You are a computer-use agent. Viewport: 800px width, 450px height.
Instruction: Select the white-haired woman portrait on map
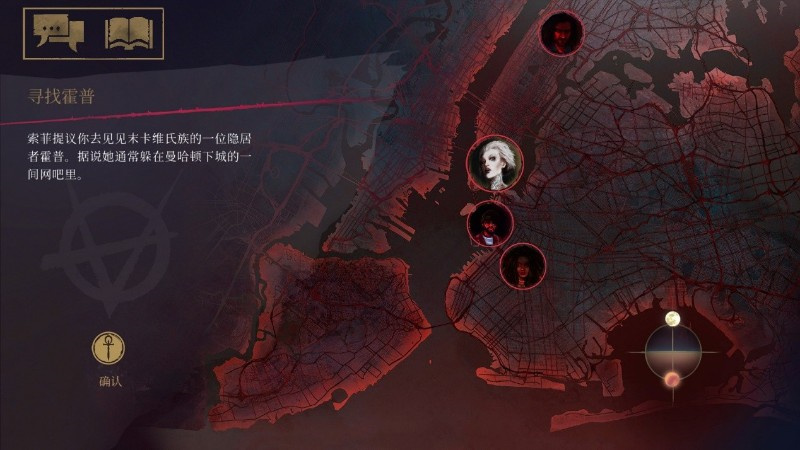tap(498, 161)
